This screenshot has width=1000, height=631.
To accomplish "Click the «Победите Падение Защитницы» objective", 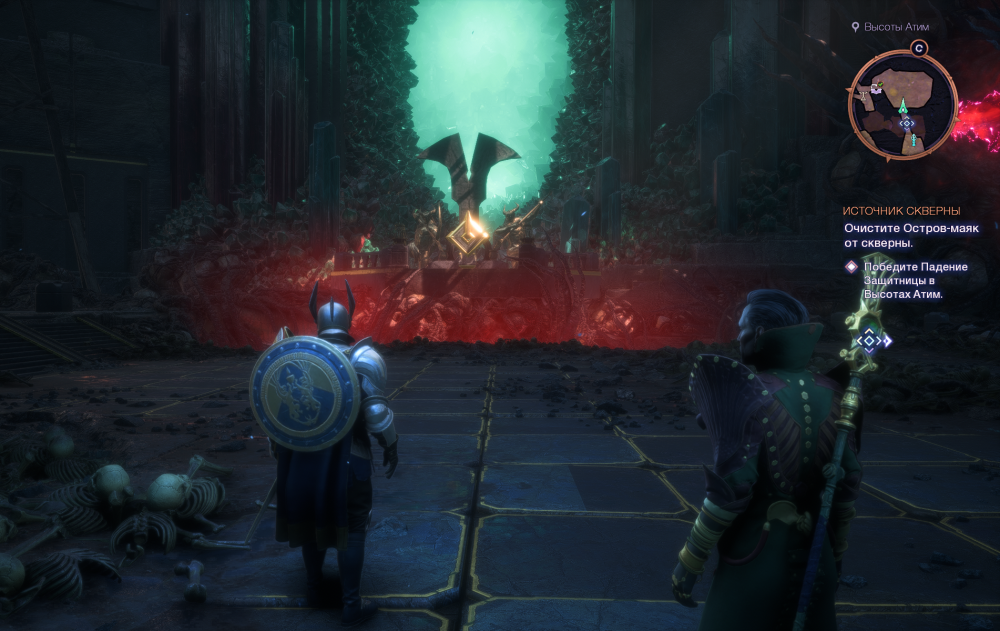I will click(902, 280).
